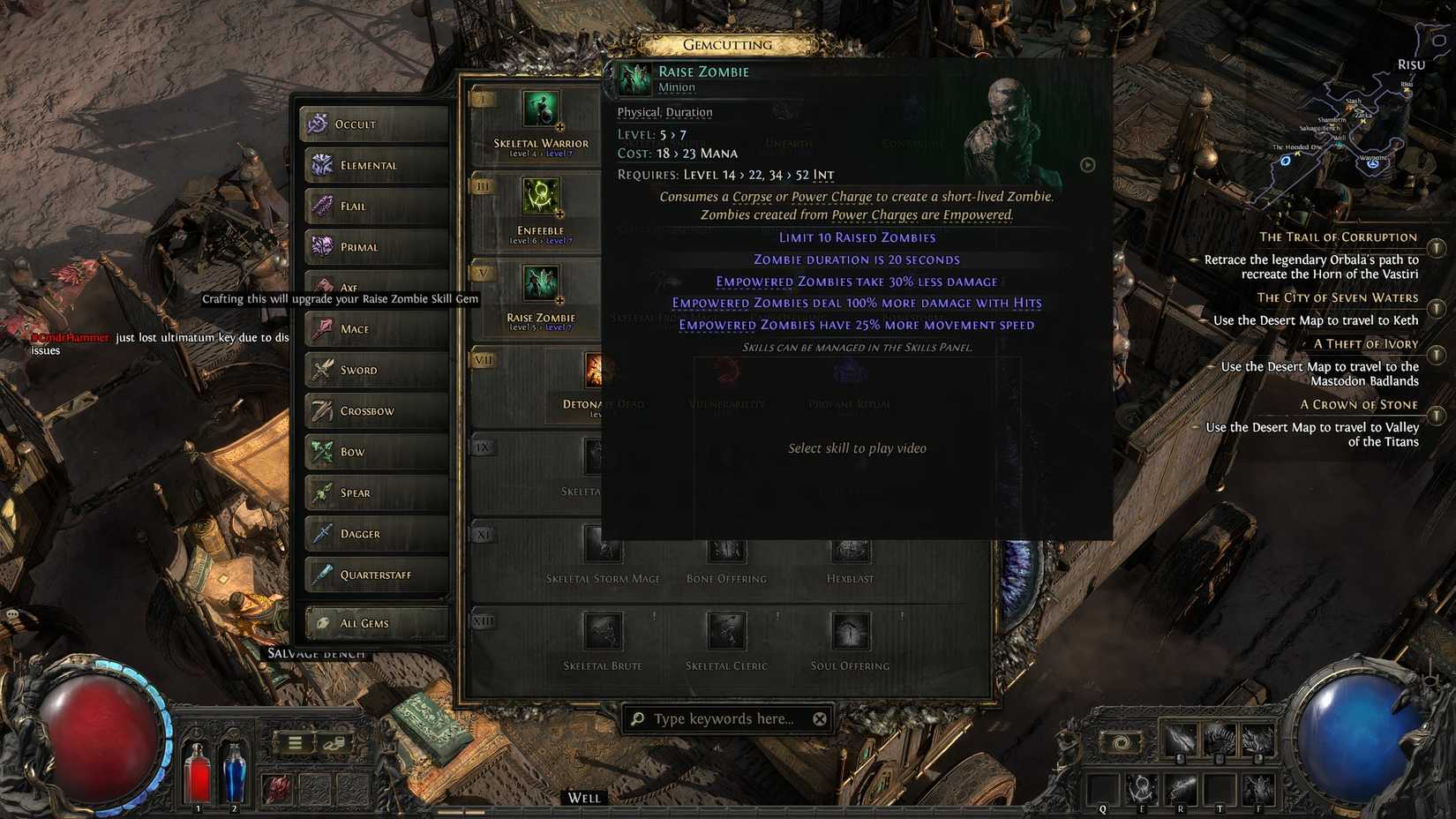Select the Mace gem category
Viewport: 1456px width, 819px height.
tap(375, 329)
